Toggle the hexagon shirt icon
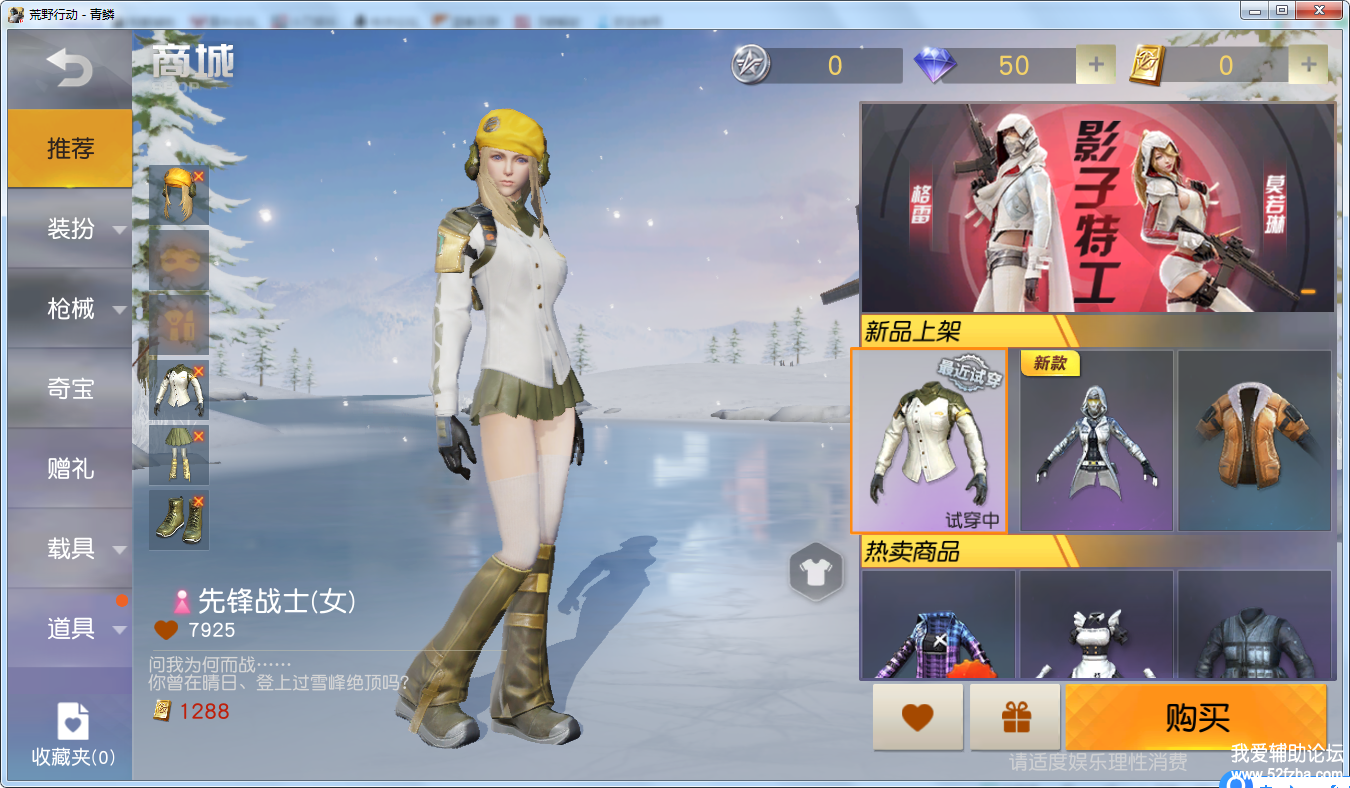 pyautogui.click(x=817, y=572)
